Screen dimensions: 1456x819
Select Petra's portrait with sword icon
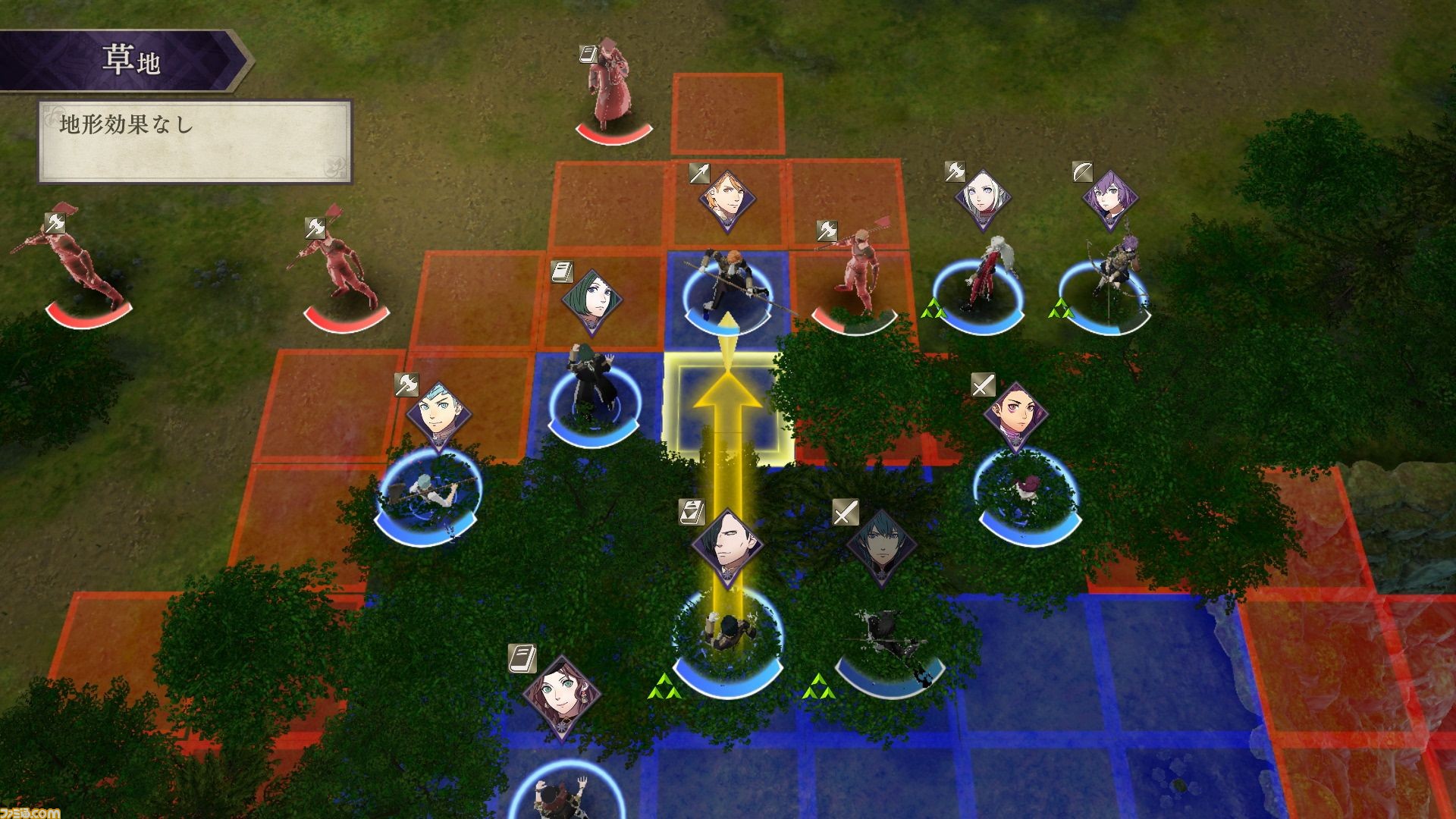[1015, 416]
